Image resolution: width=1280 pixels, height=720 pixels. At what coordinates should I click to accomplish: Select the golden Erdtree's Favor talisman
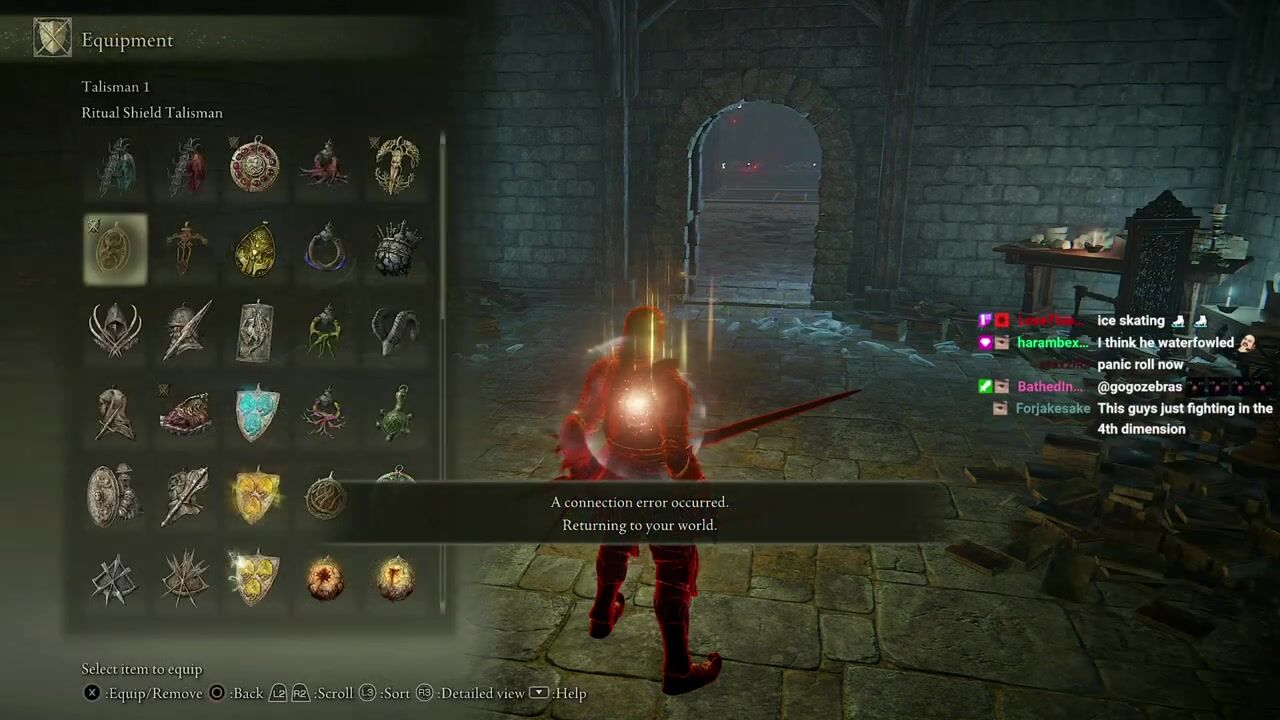[x=395, y=166]
